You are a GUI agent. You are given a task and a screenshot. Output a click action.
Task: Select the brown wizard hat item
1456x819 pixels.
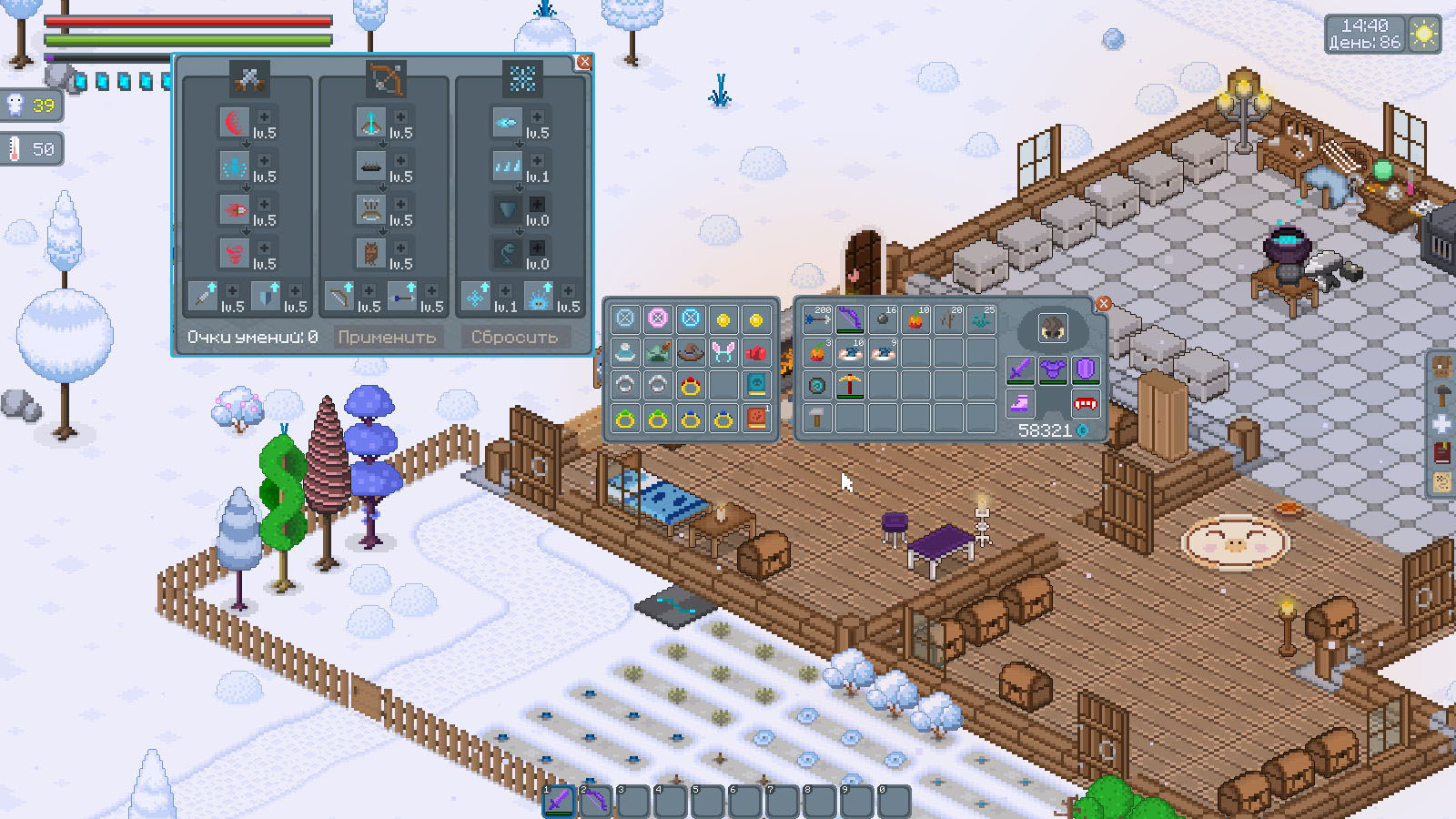[x=691, y=352]
